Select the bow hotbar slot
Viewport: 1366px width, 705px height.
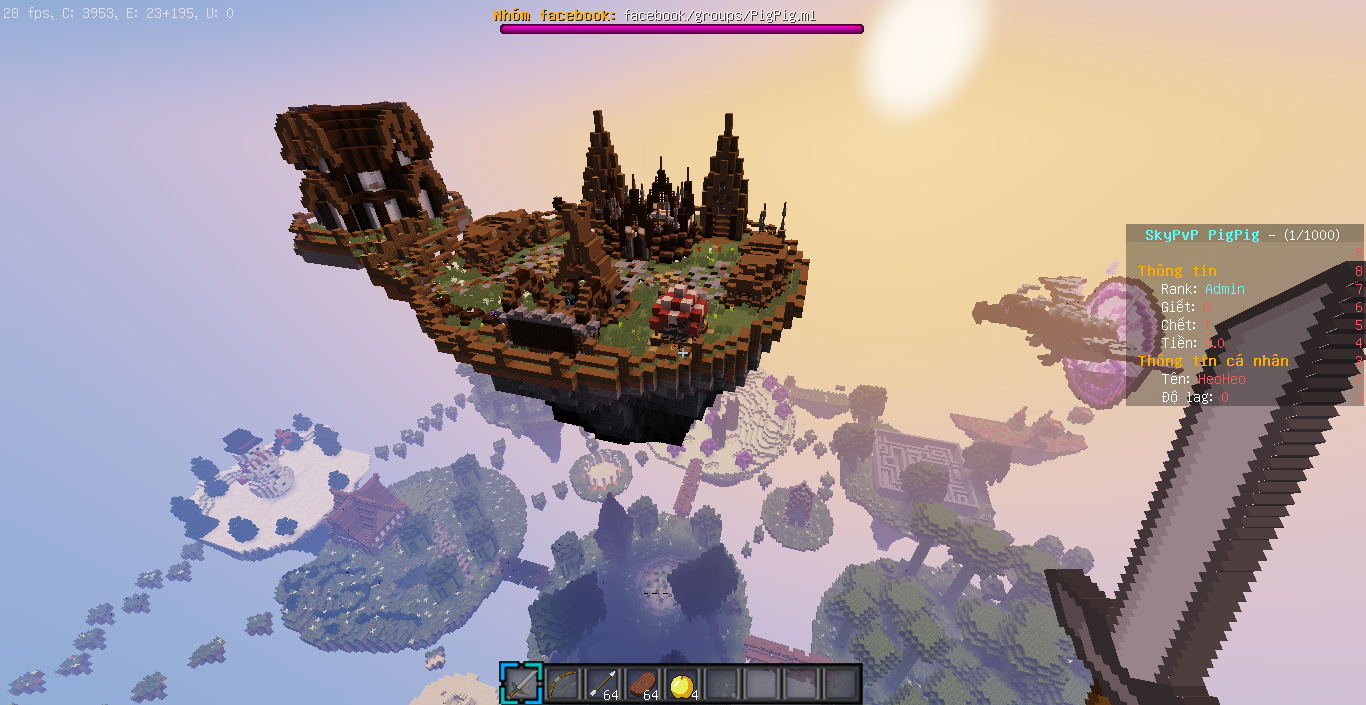tap(561, 684)
